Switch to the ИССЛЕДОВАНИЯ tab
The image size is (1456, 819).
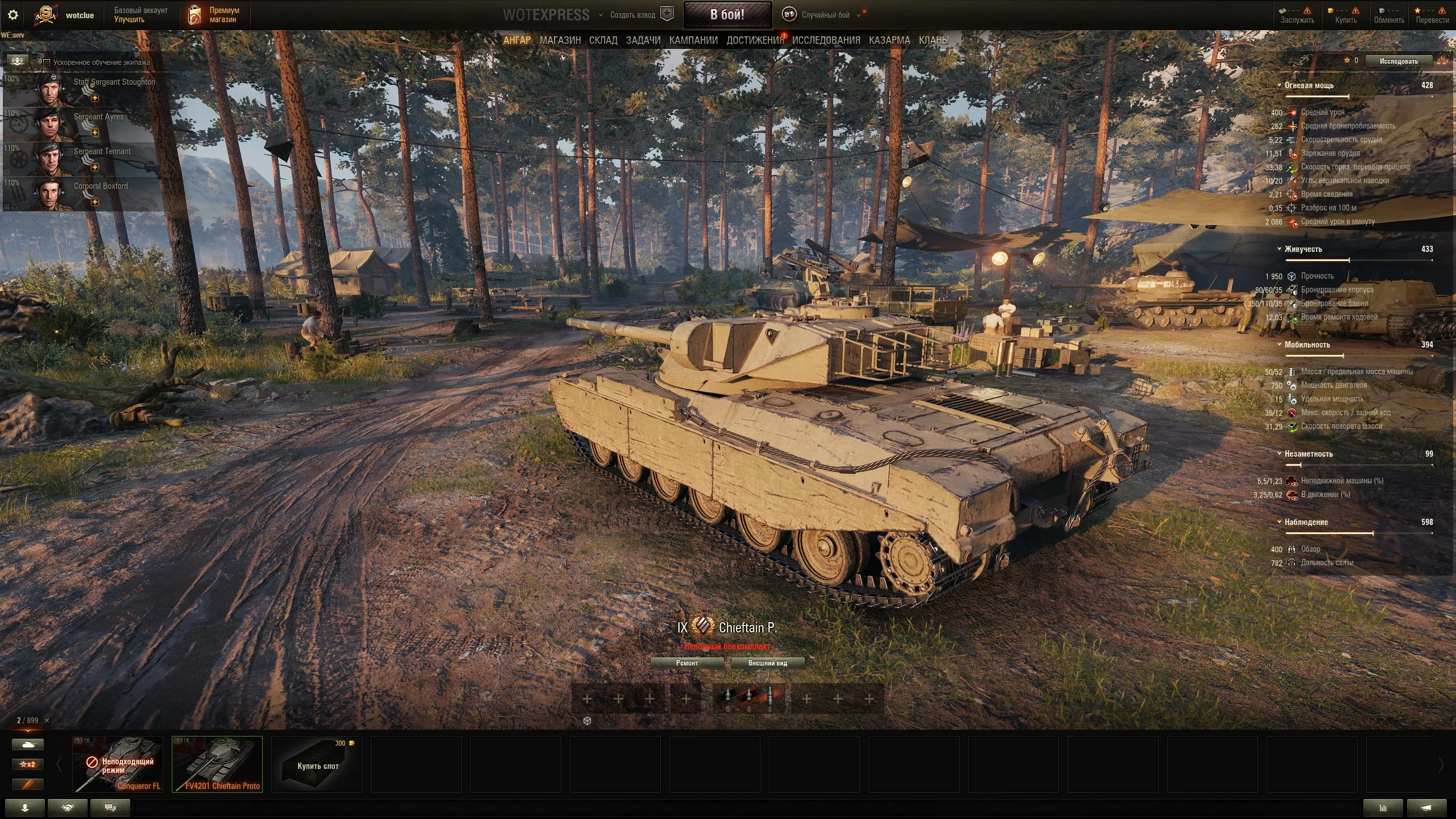826,40
